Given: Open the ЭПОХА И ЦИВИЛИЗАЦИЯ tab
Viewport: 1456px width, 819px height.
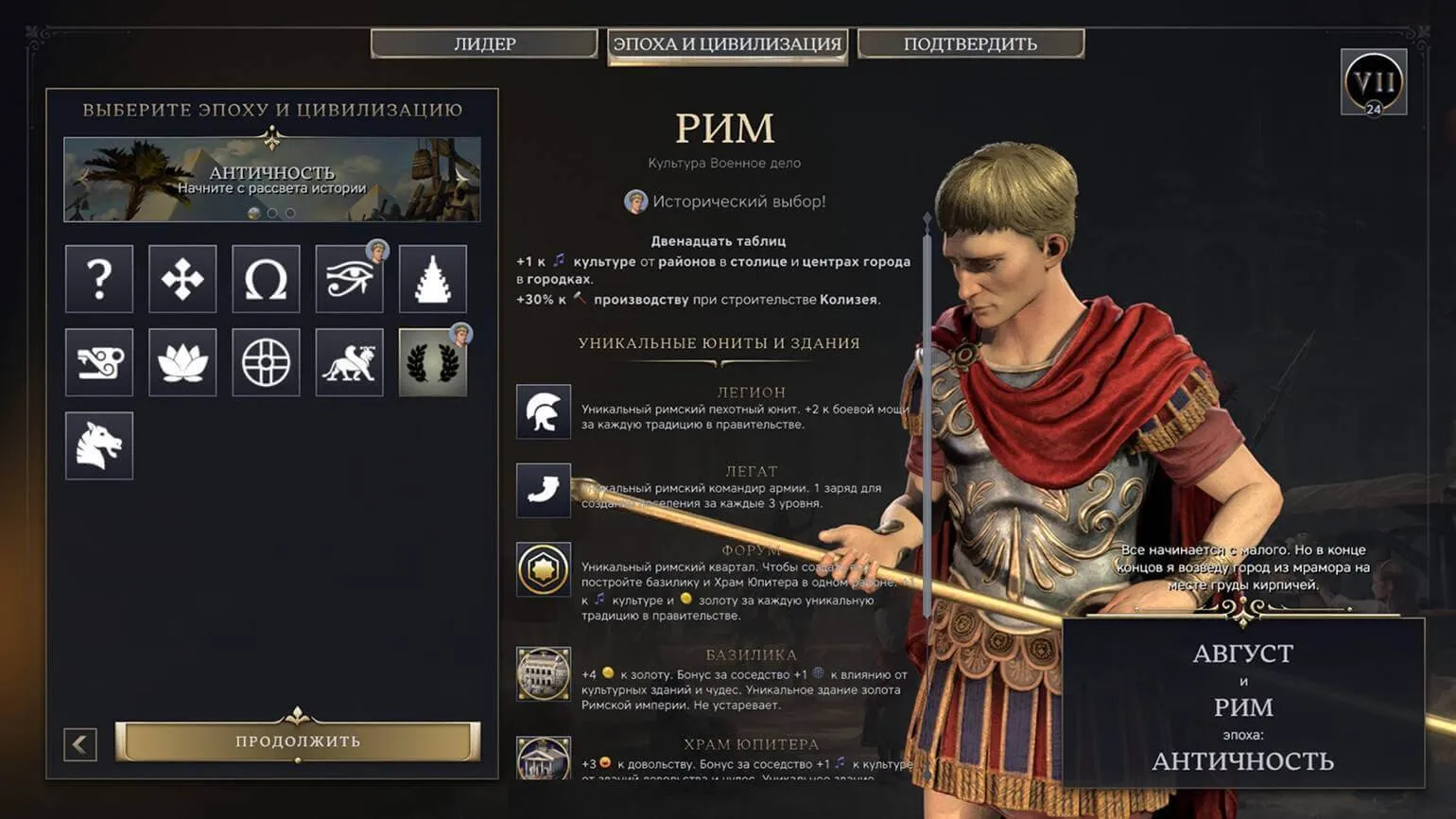Looking at the screenshot, I should point(727,44).
